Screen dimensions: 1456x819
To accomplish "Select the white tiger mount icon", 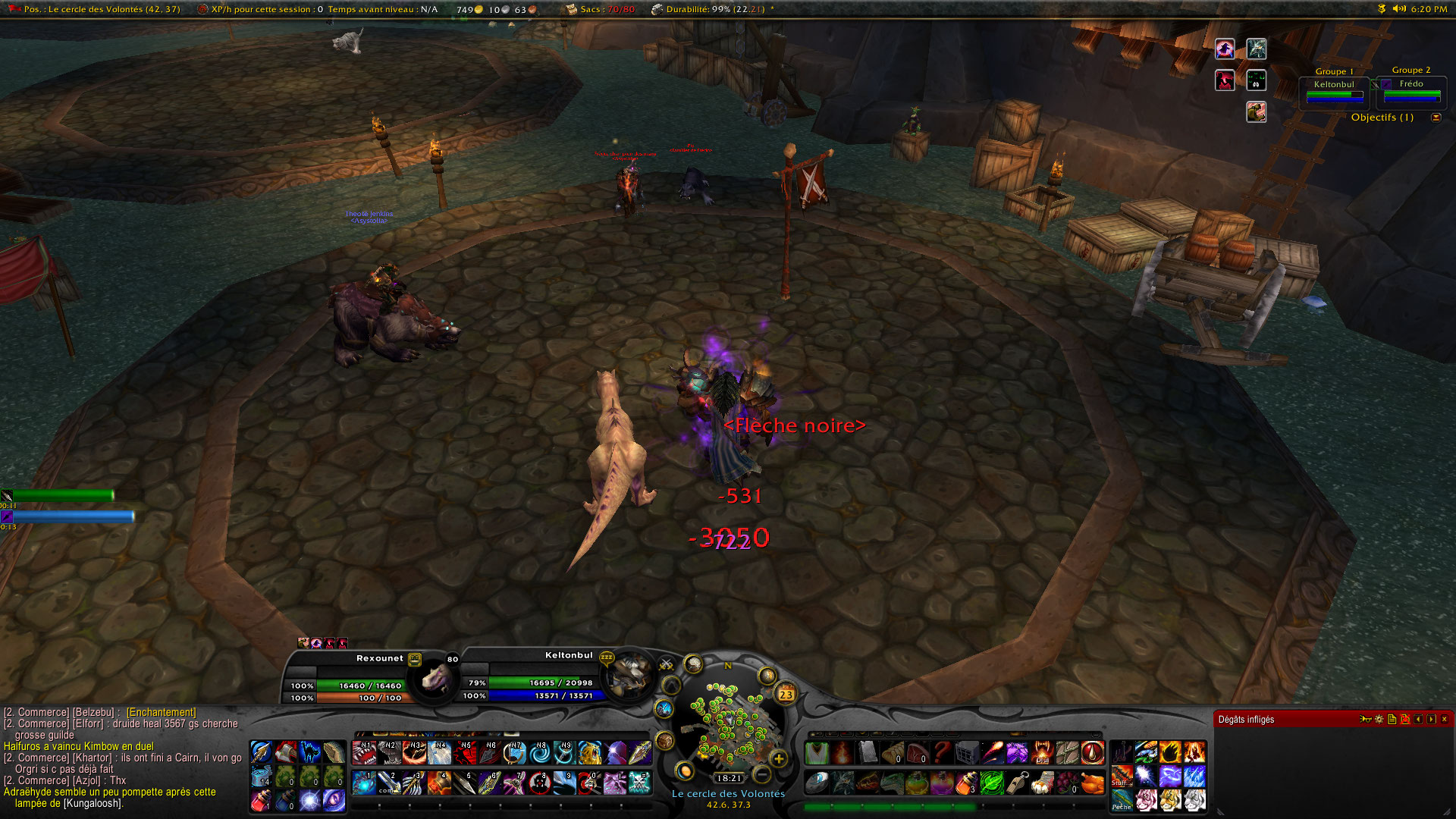I will 1195,799.
